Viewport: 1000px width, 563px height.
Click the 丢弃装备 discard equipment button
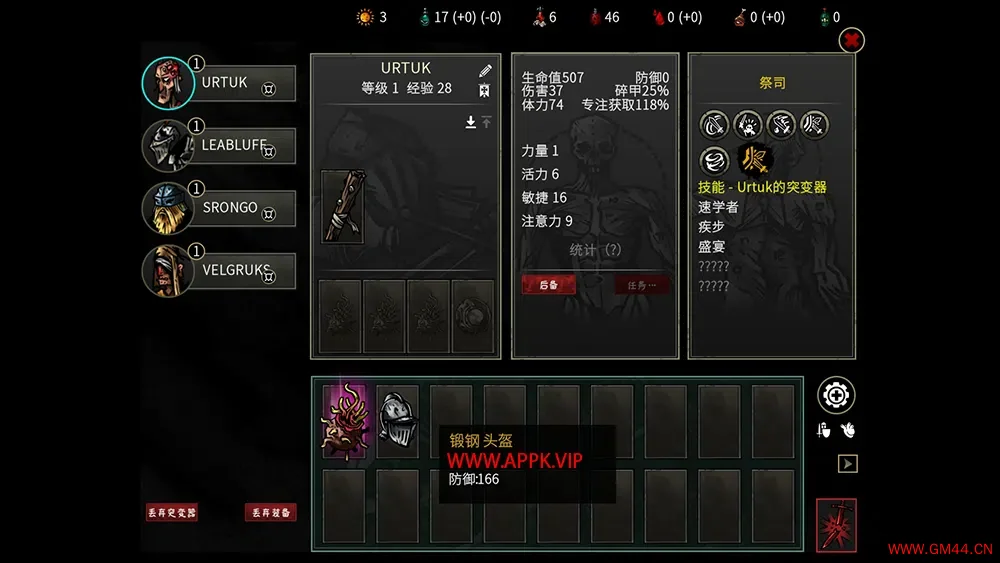click(270, 512)
